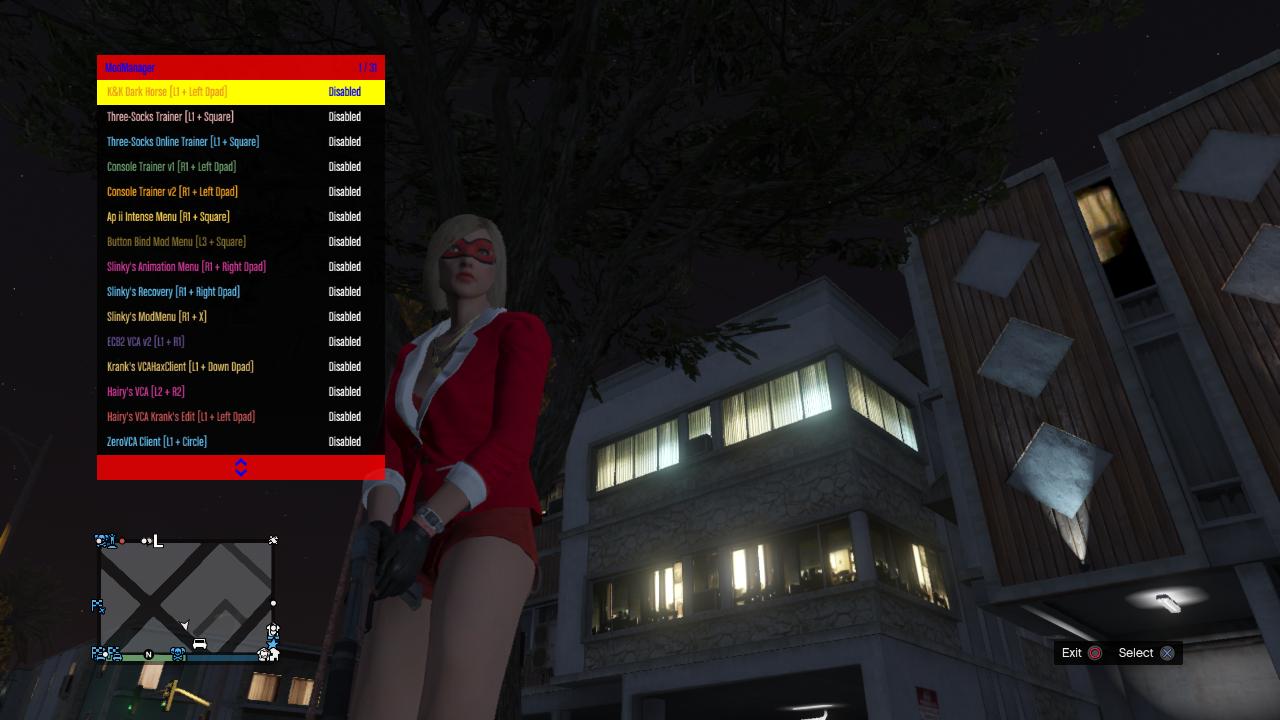
Task: Choose Slinky's ModMenu from the list
Action: click(157, 317)
